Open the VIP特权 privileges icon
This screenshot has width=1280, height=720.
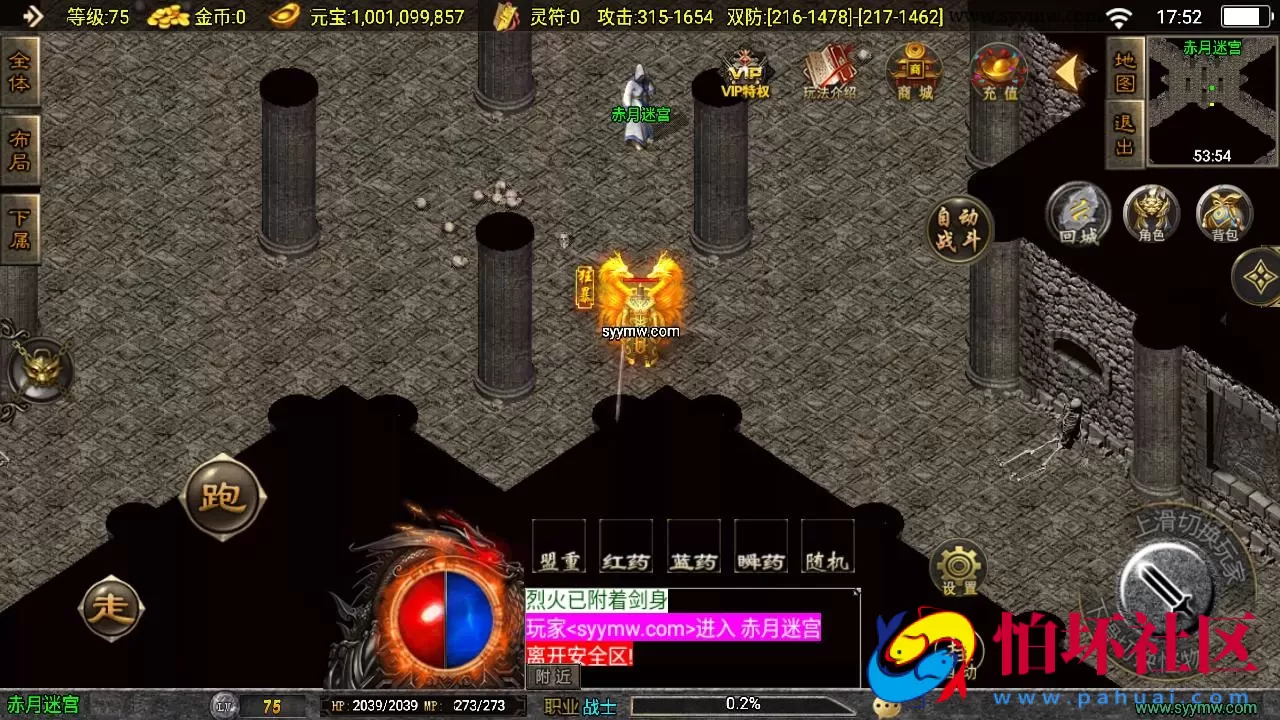(x=746, y=75)
